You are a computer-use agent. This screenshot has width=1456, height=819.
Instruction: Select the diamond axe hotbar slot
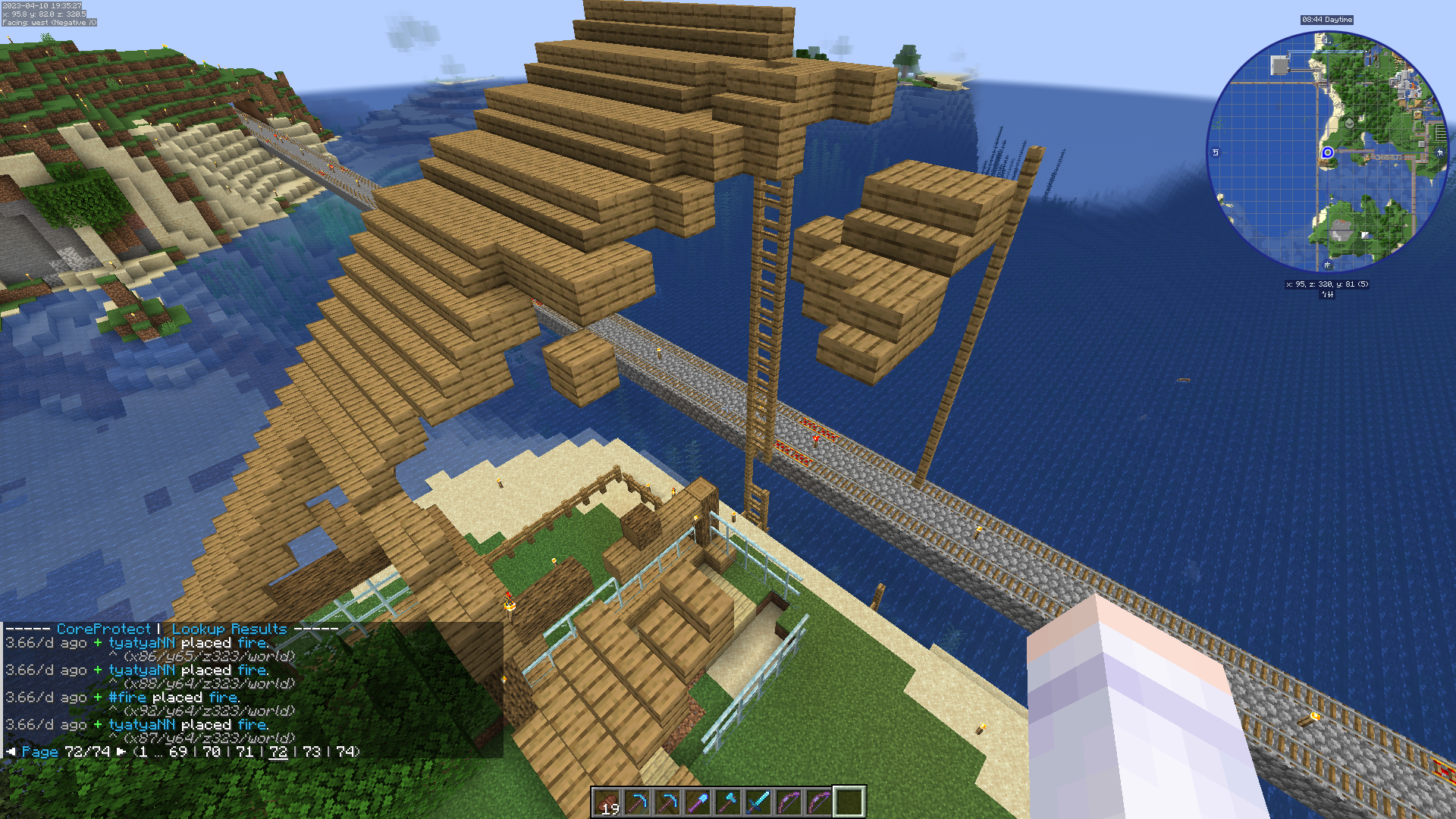coord(728,802)
